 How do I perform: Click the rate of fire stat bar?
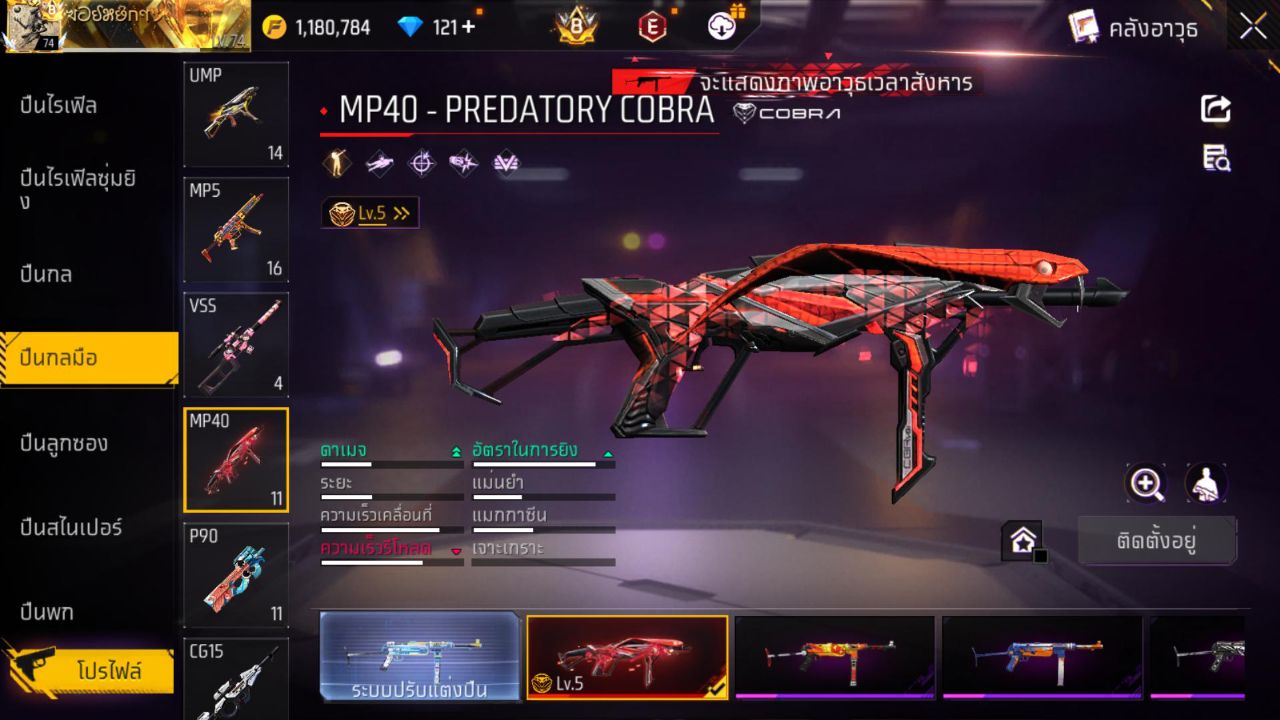(543, 464)
